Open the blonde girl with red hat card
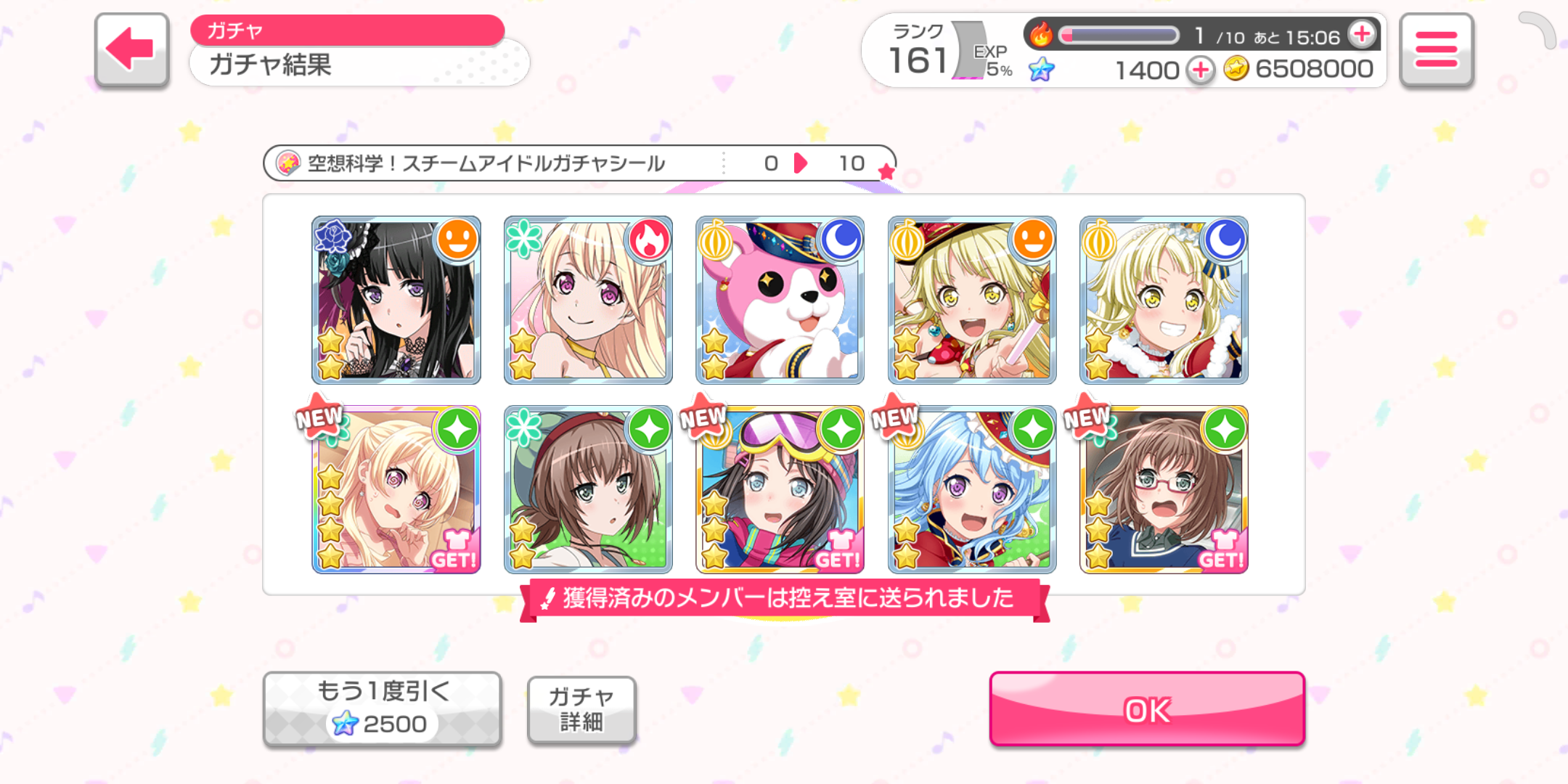1568x784 pixels. 972,300
